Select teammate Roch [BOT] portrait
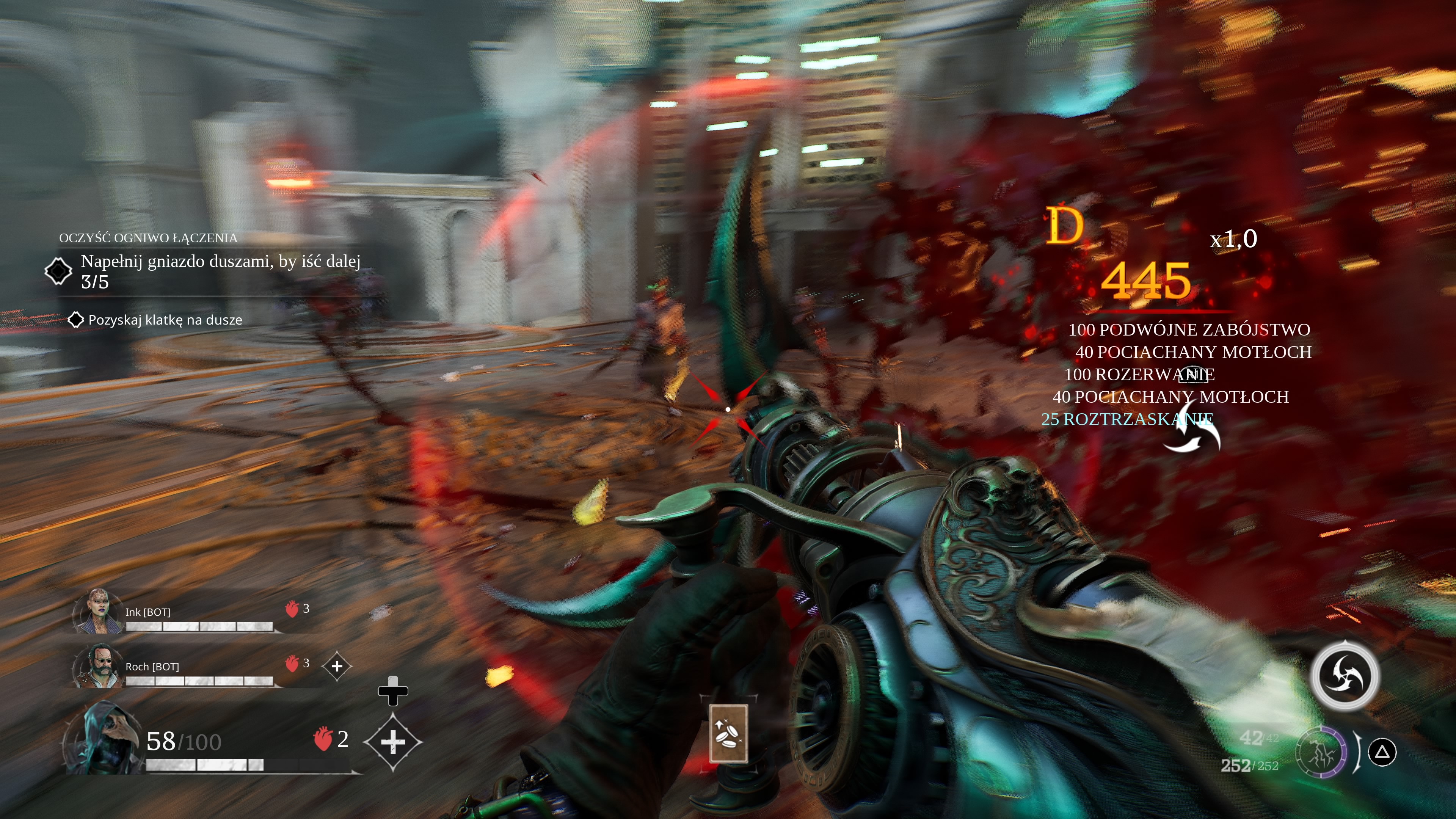 coord(97,667)
